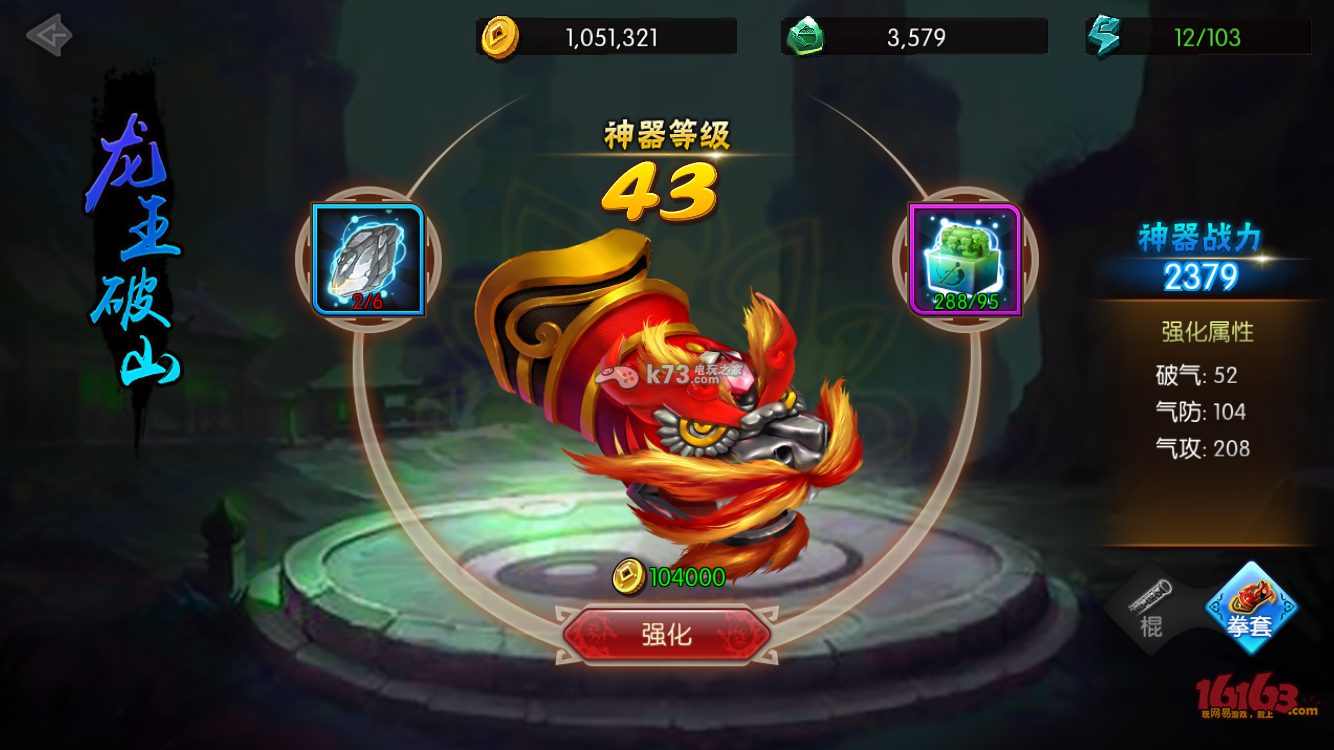
Task: Select the silver ore material slot
Action: click(x=368, y=260)
